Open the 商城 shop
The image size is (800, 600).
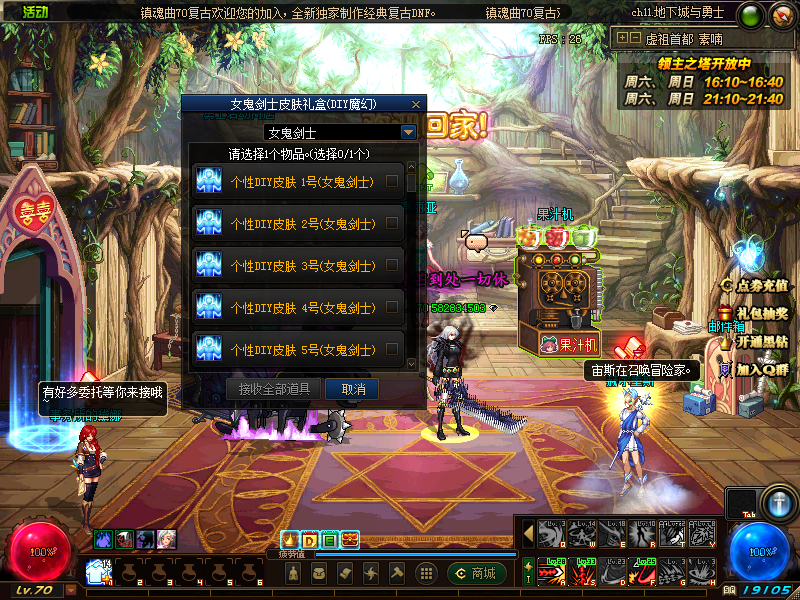477,573
